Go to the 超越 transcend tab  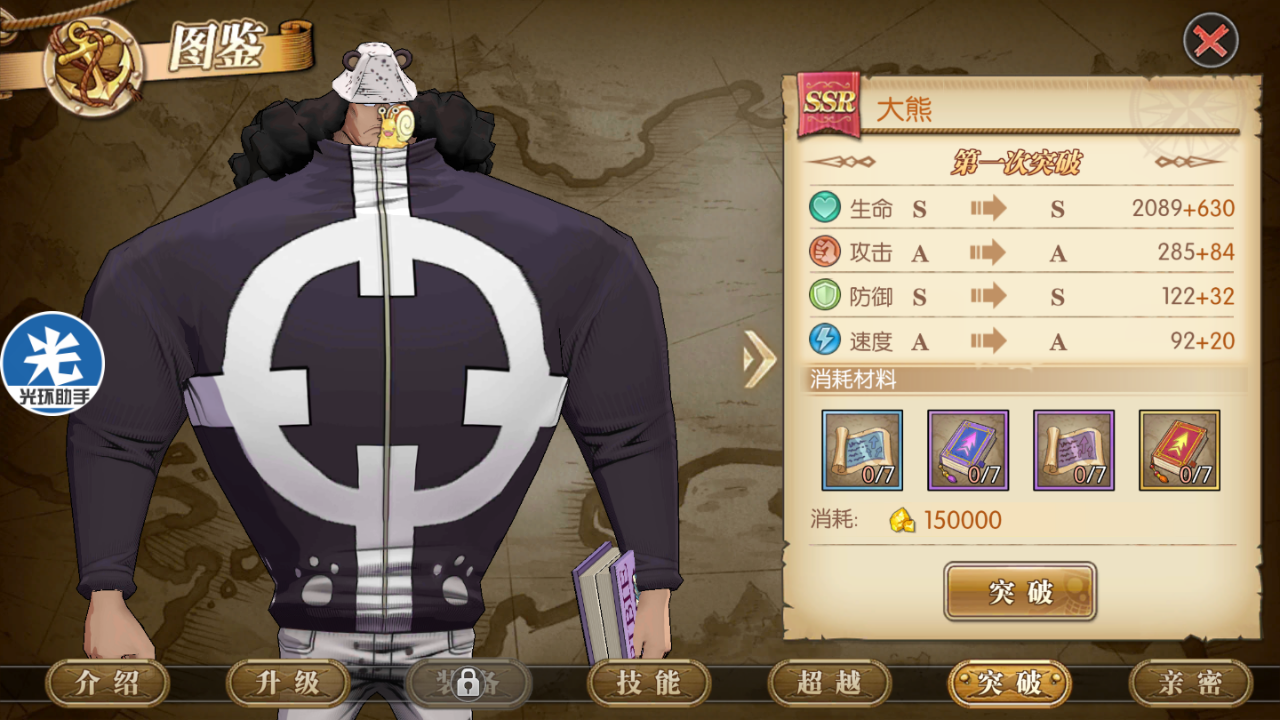(829, 684)
